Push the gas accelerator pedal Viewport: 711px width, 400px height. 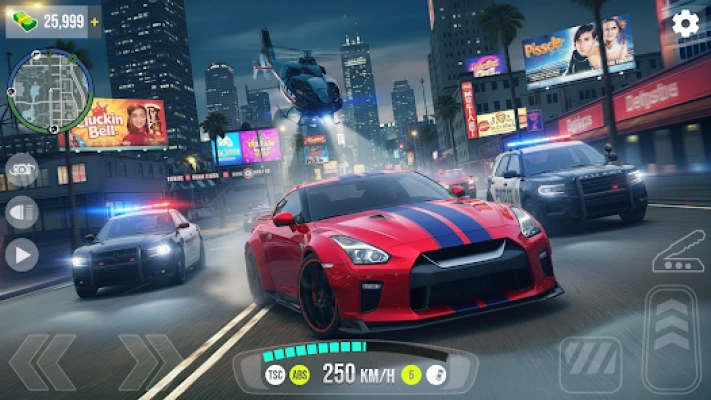tap(671, 338)
